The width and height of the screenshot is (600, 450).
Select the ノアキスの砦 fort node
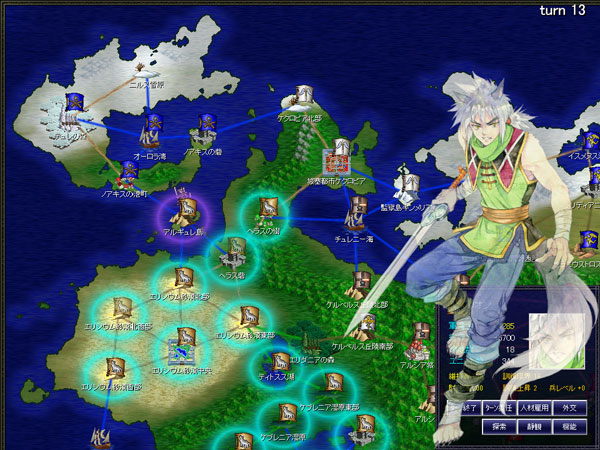207,127
